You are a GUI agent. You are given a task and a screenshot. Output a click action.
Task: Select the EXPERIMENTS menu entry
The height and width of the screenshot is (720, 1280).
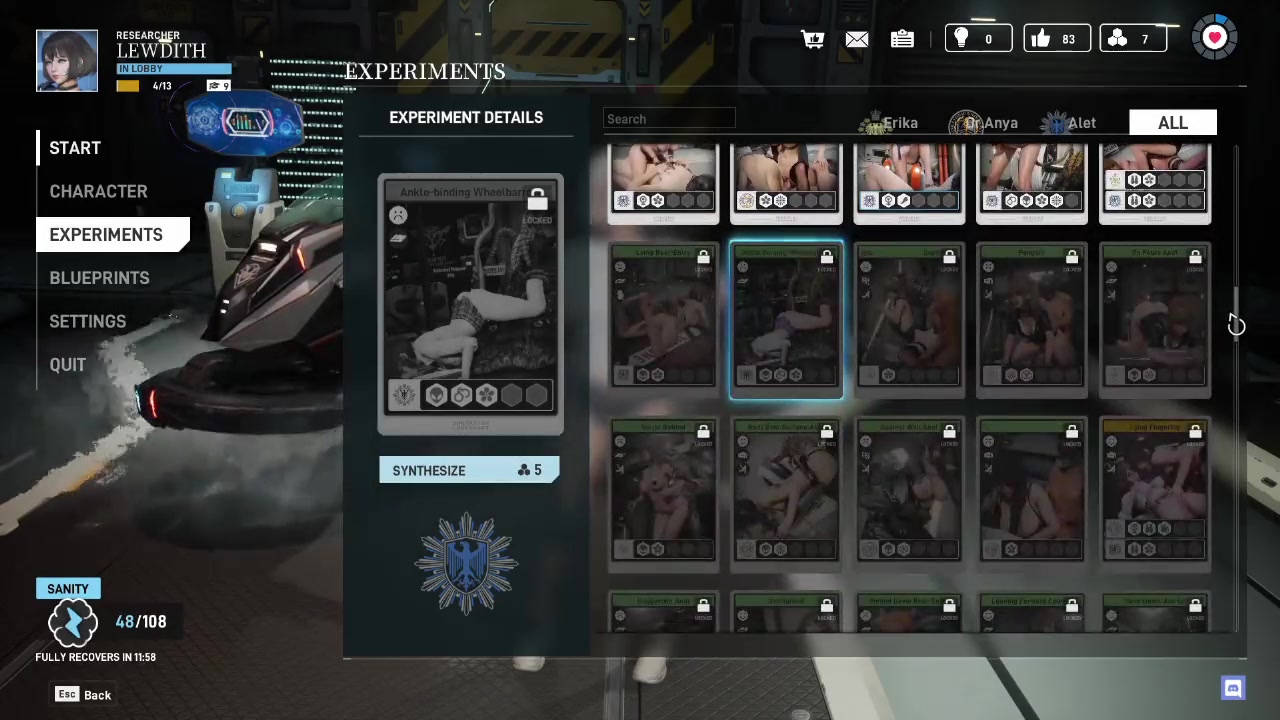[106, 234]
